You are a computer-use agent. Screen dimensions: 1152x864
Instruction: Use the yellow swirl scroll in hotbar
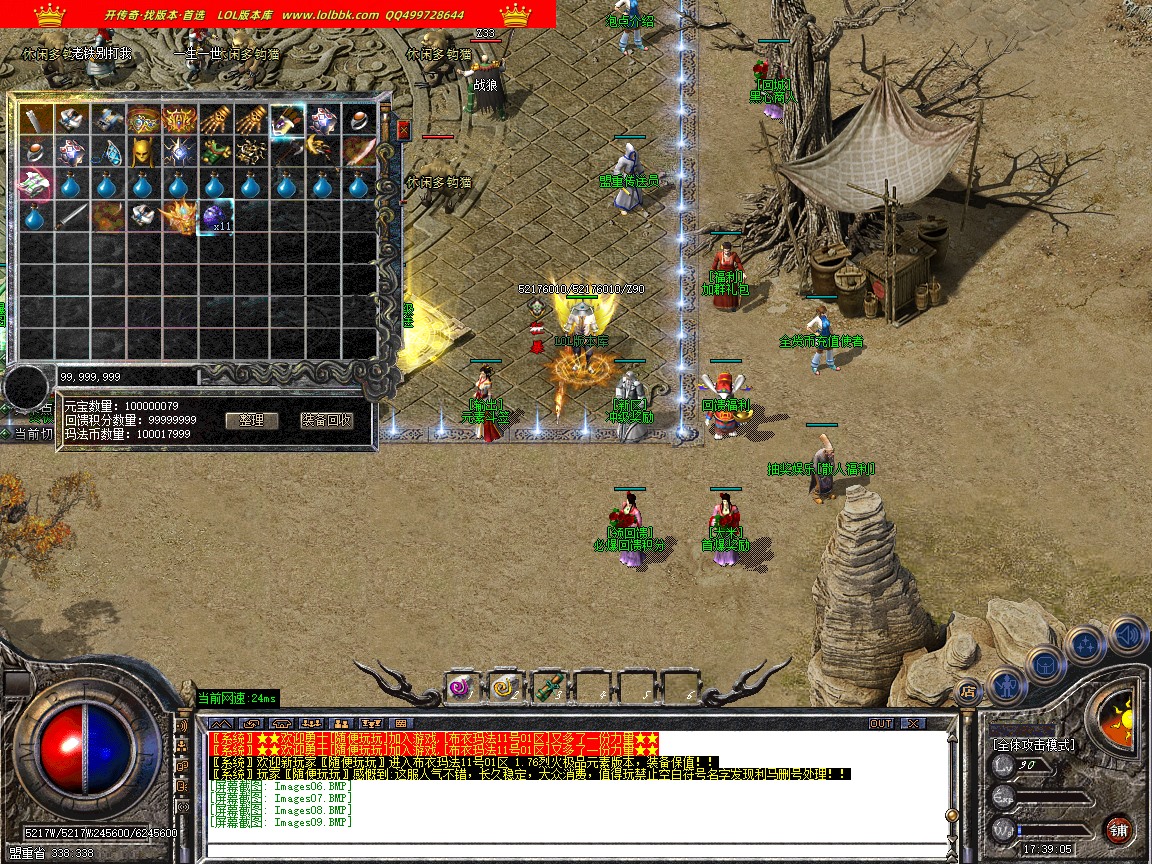pyautogui.click(x=504, y=687)
